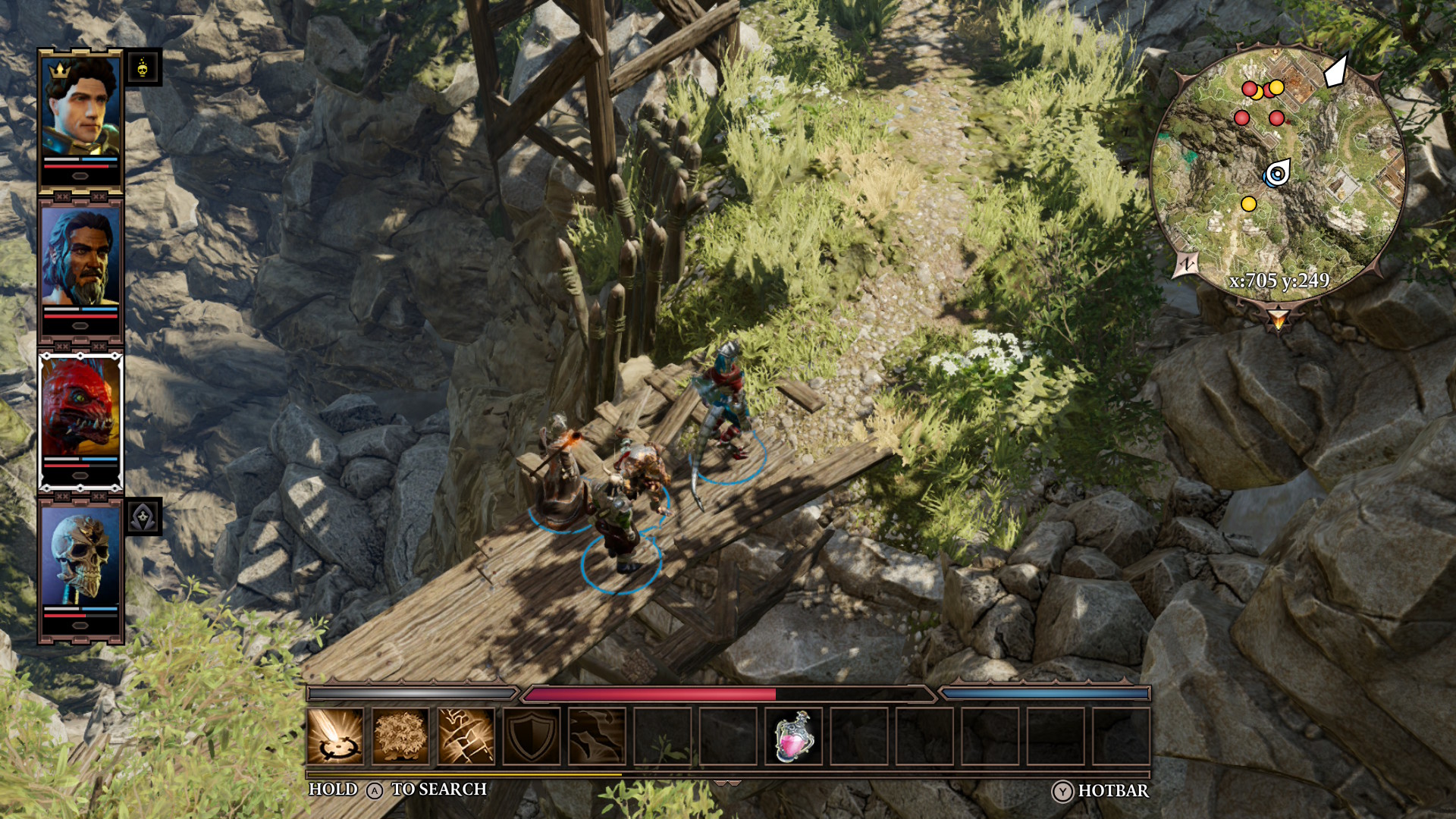Use the bushy tree skill slot

[x=400, y=736]
